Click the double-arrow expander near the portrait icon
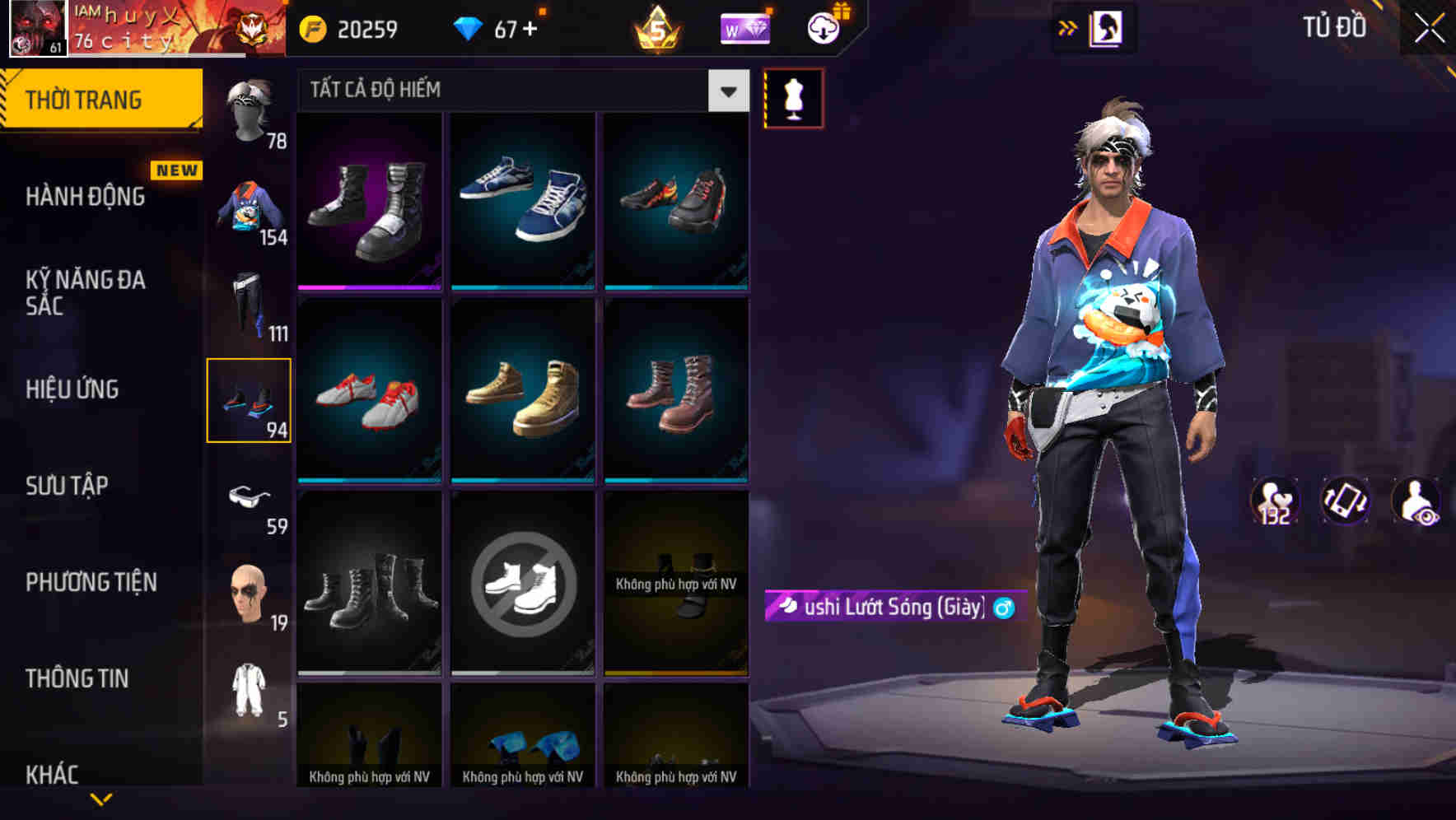This screenshot has height=820, width=1456. (x=1068, y=27)
